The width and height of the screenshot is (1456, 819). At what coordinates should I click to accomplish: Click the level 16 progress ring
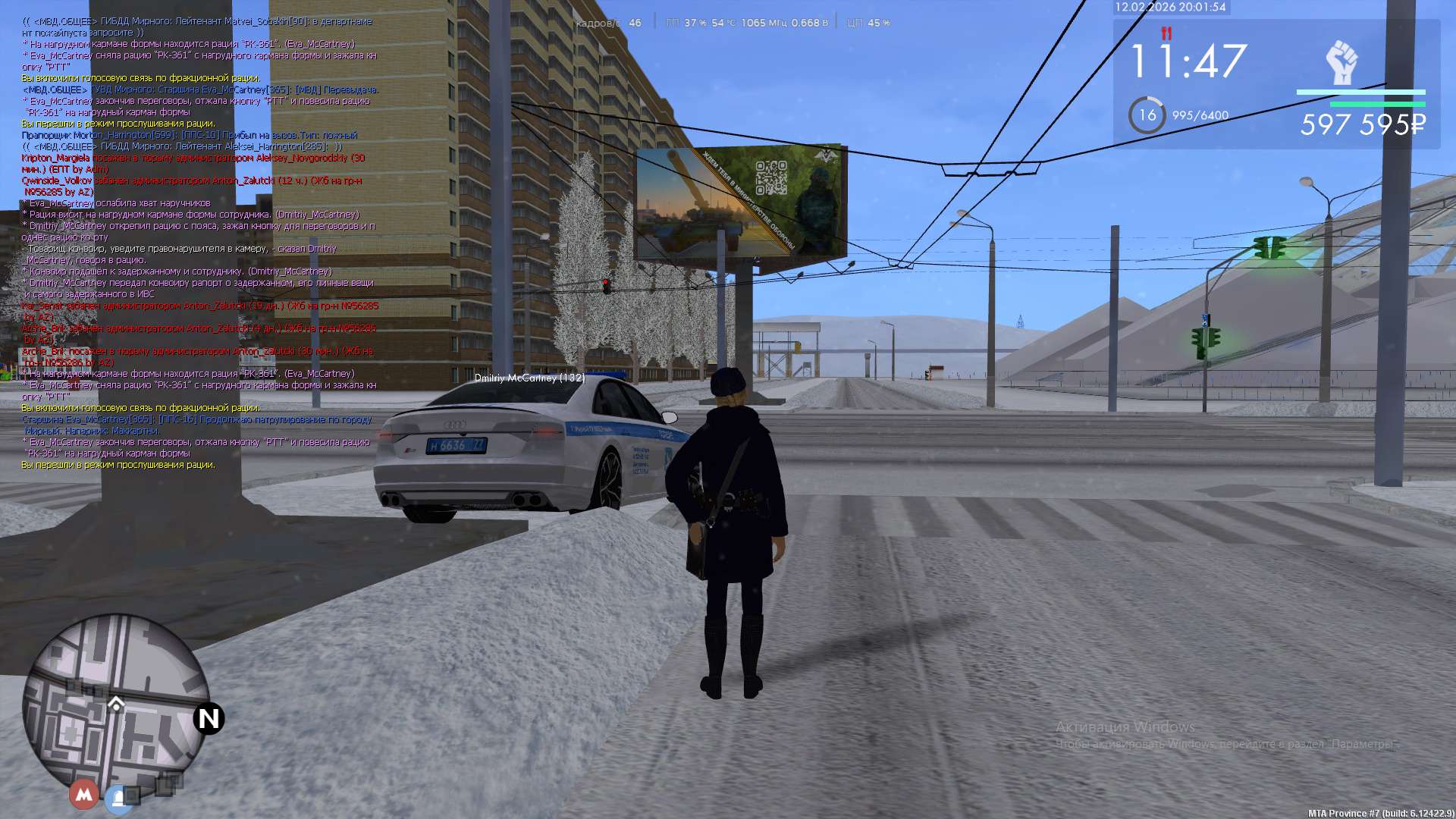pyautogui.click(x=1147, y=115)
